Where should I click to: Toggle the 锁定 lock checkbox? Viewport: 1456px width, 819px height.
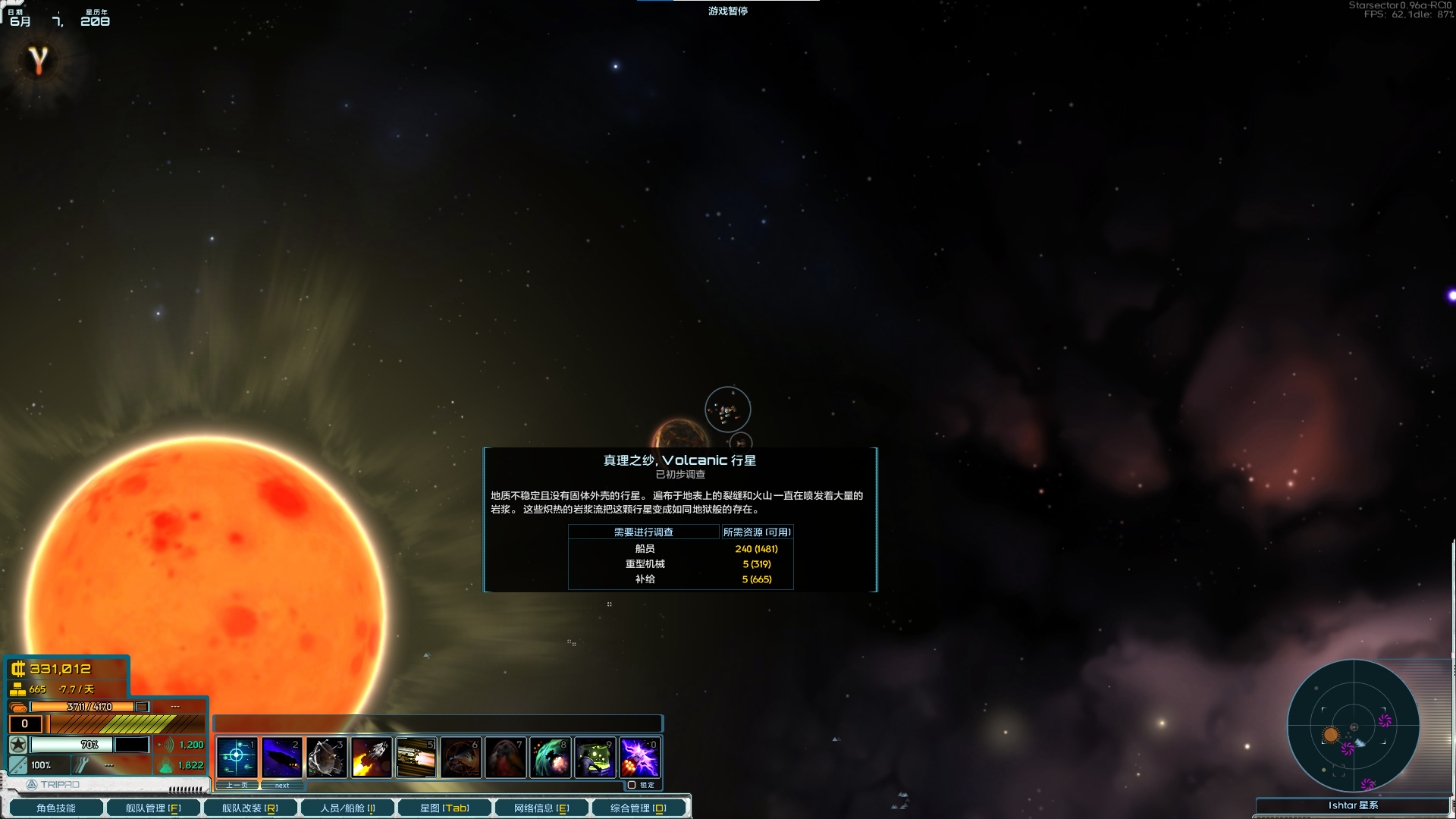(632, 786)
